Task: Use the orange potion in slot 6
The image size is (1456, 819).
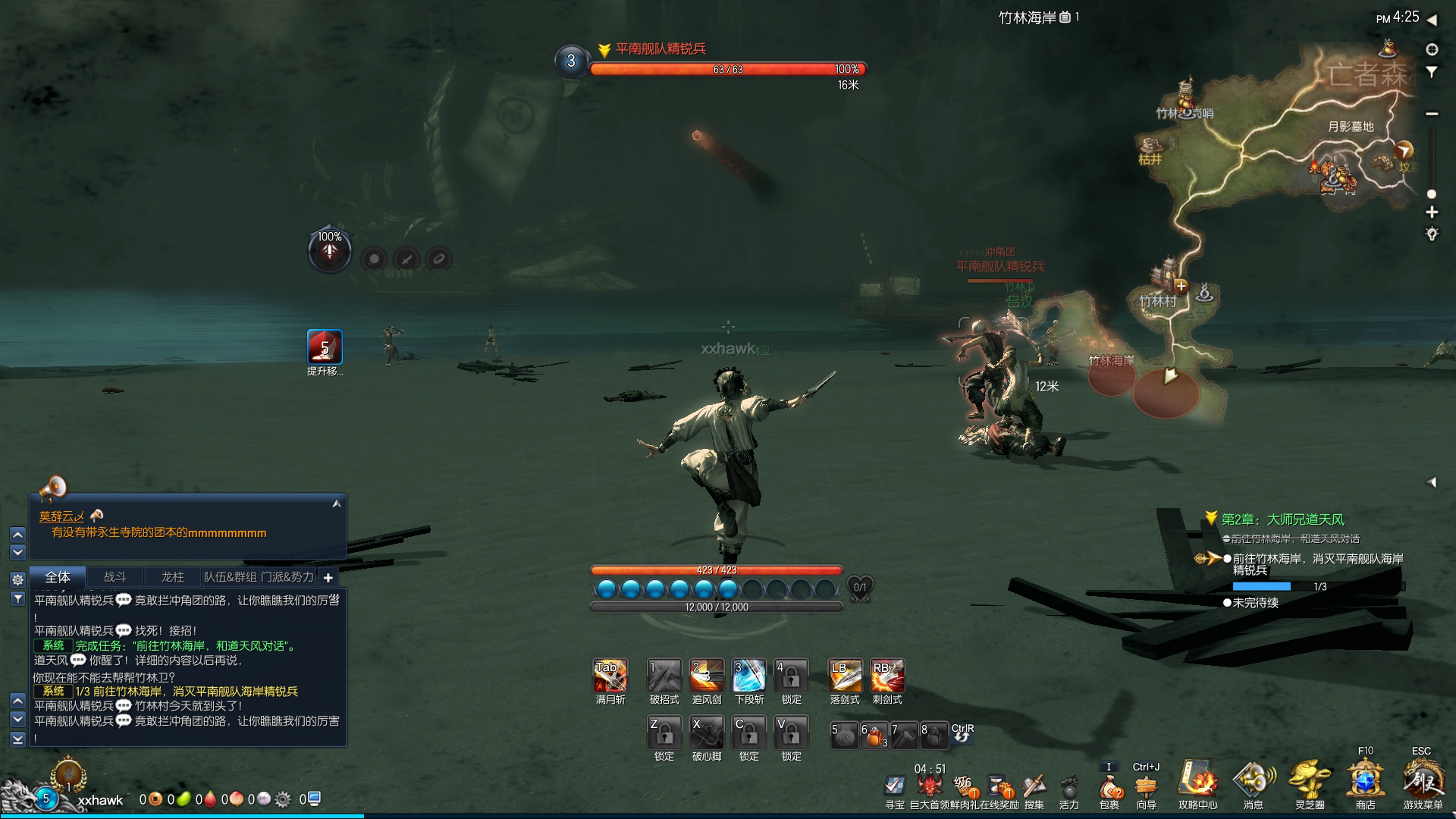Action: tap(874, 735)
